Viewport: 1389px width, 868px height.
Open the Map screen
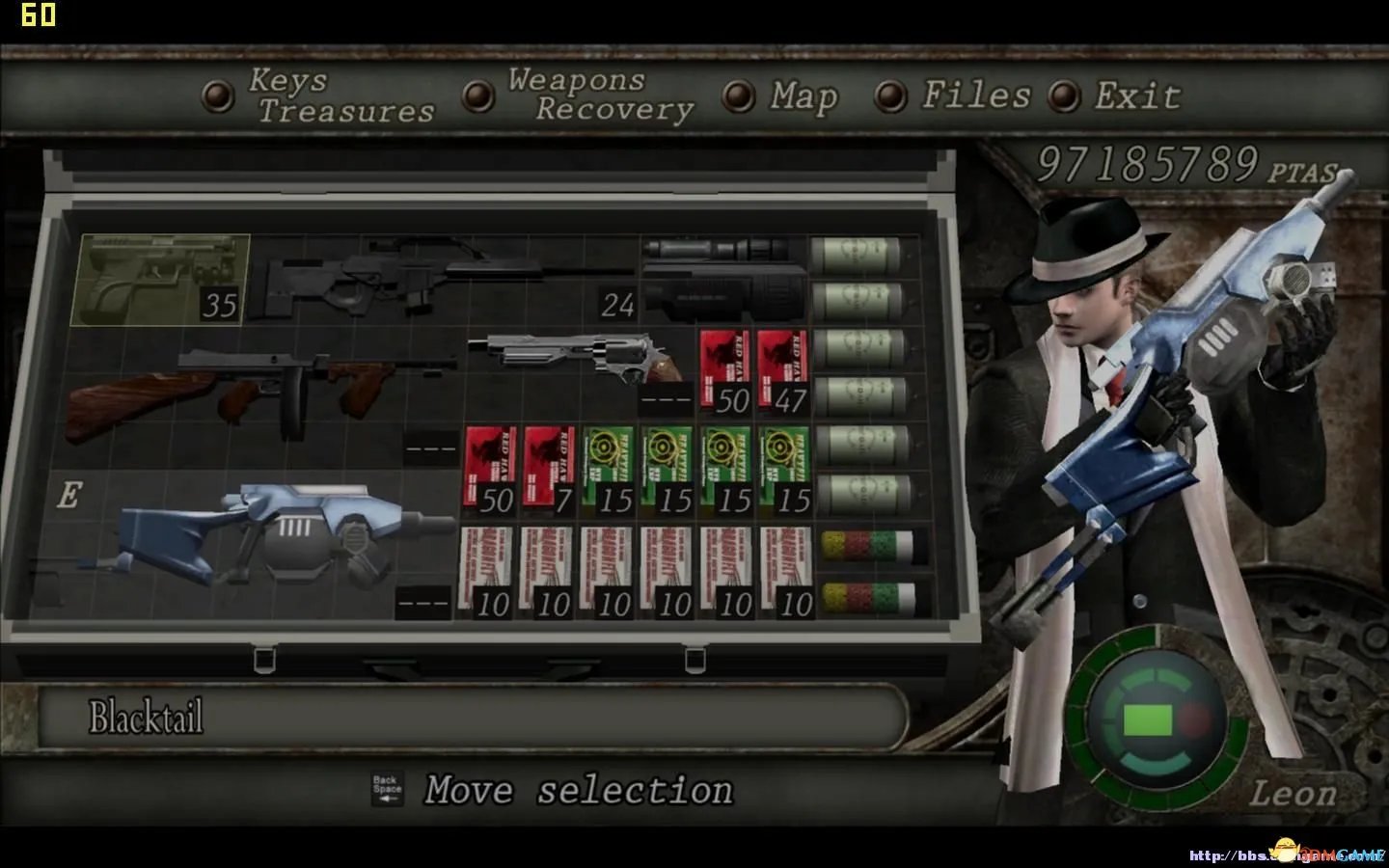(x=783, y=95)
